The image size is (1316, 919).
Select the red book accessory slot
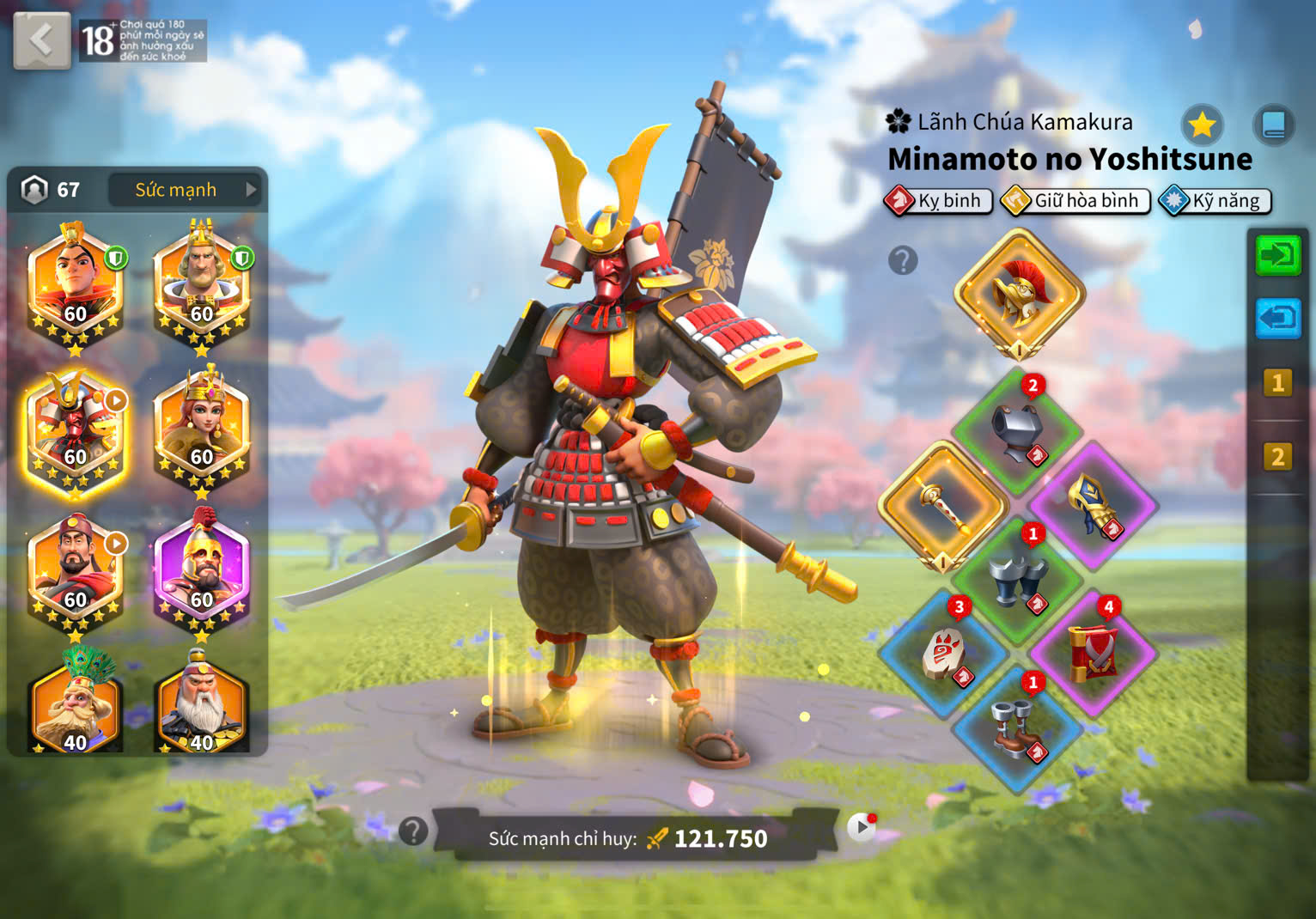point(1093,654)
